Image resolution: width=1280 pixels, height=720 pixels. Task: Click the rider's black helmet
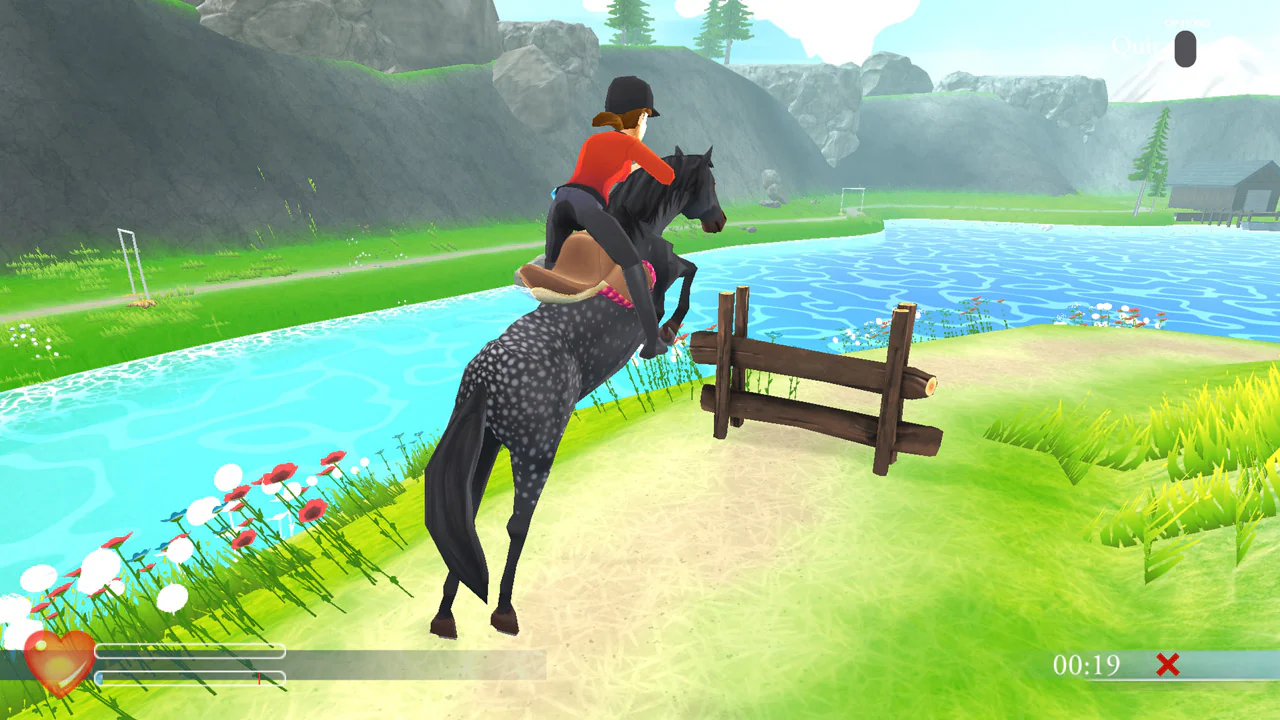tap(630, 95)
